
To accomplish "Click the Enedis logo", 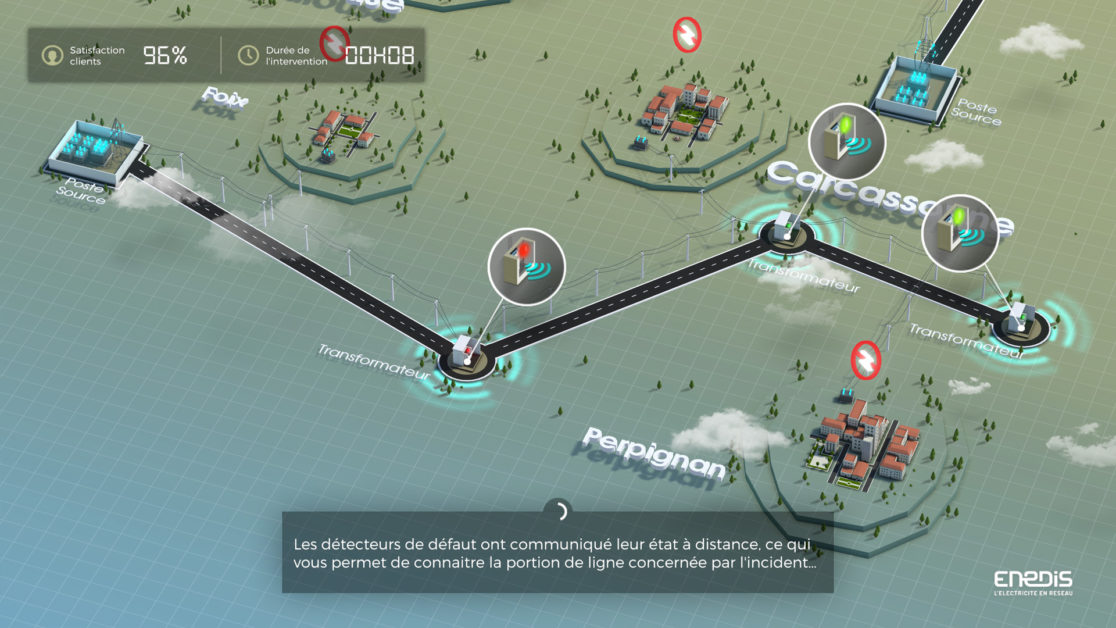I will tap(1033, 583).
